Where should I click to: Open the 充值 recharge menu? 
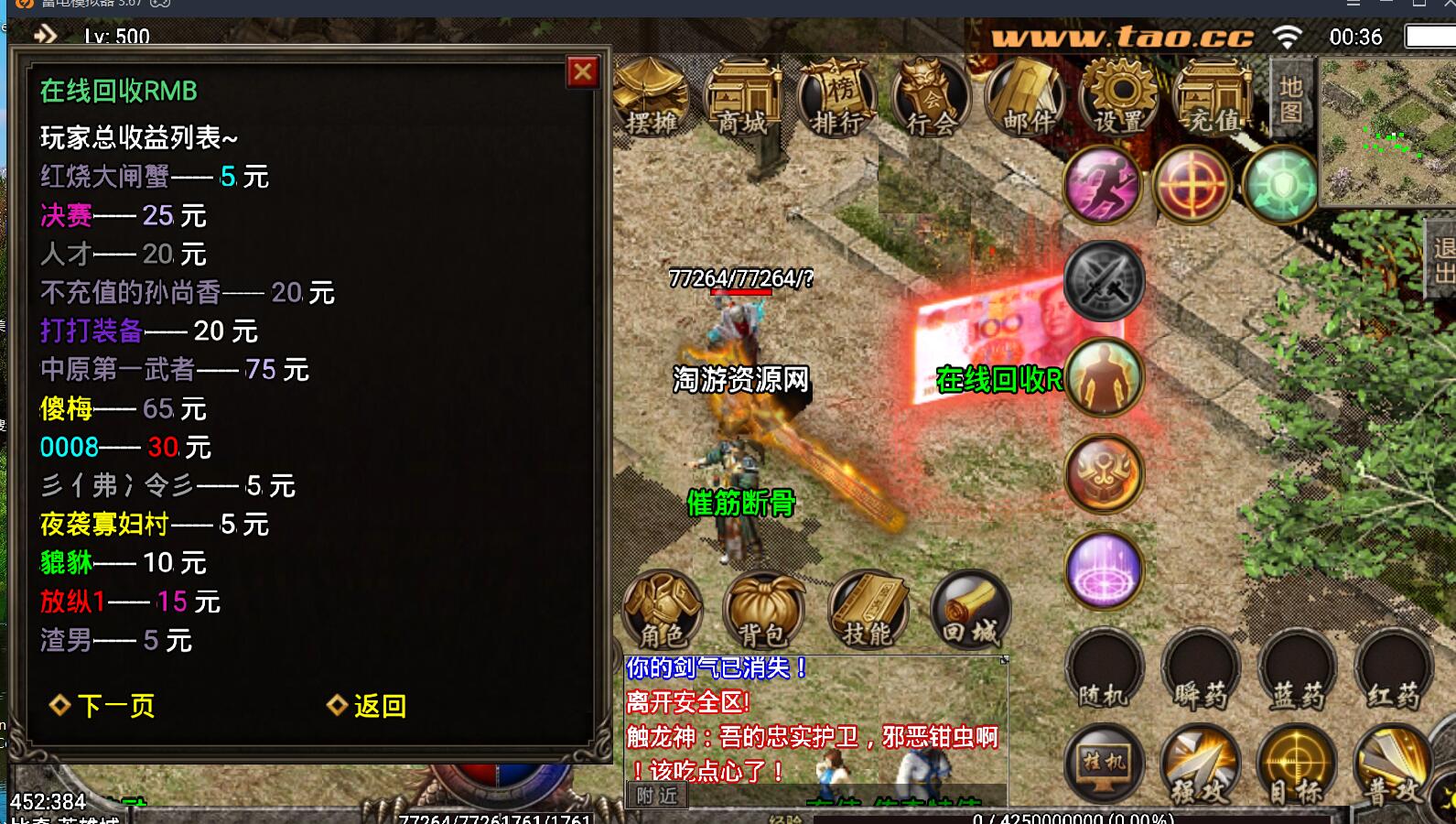click(1214, 97)
